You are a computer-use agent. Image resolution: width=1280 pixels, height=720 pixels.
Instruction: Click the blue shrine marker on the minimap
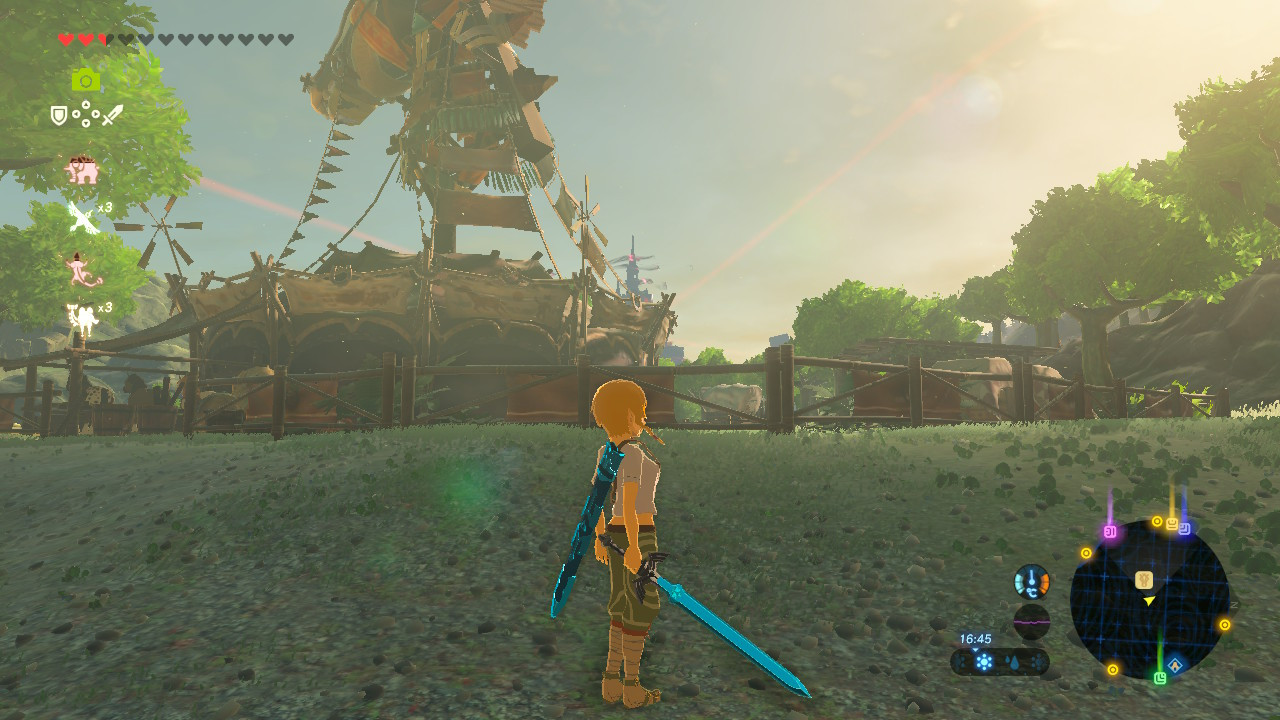(x=1186, y=530)
